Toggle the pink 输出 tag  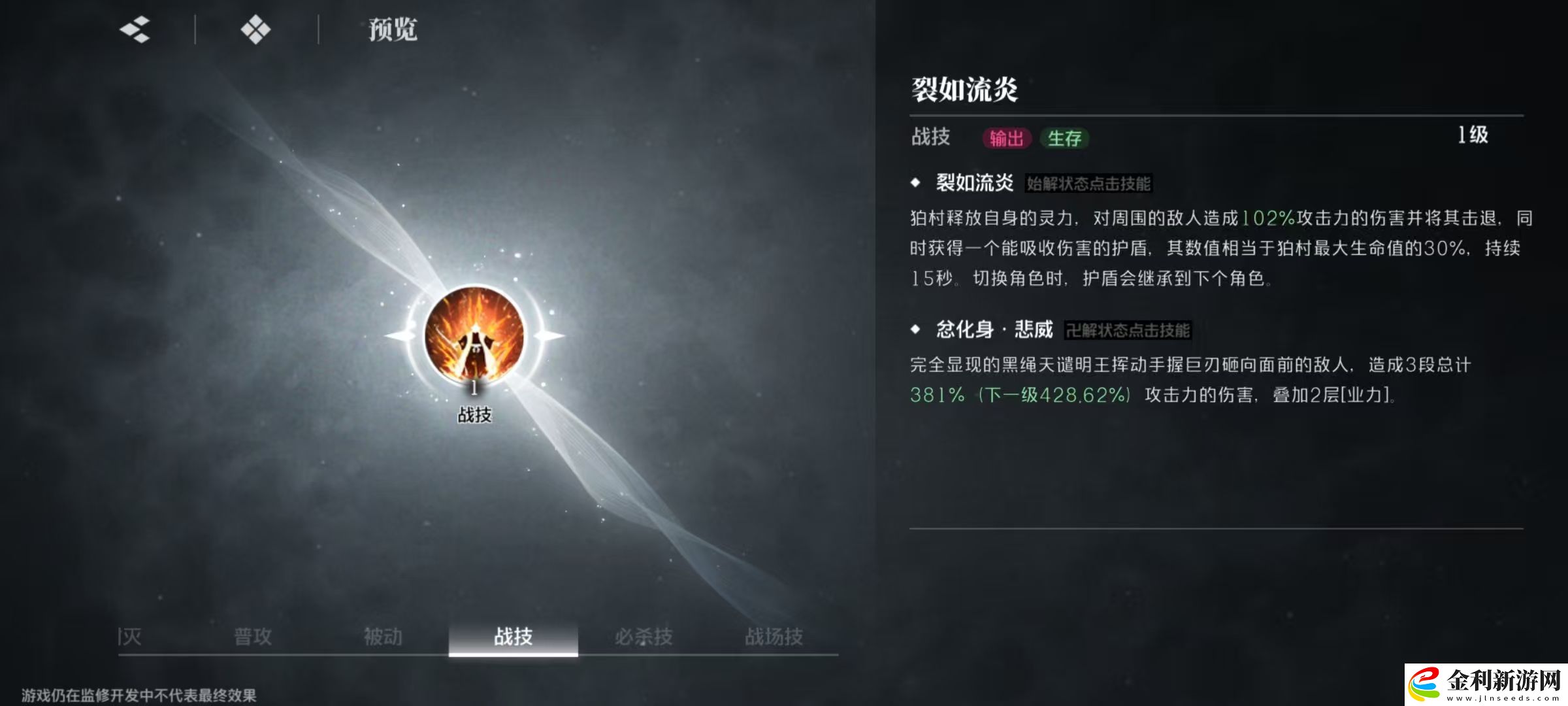pos(1007,139)
